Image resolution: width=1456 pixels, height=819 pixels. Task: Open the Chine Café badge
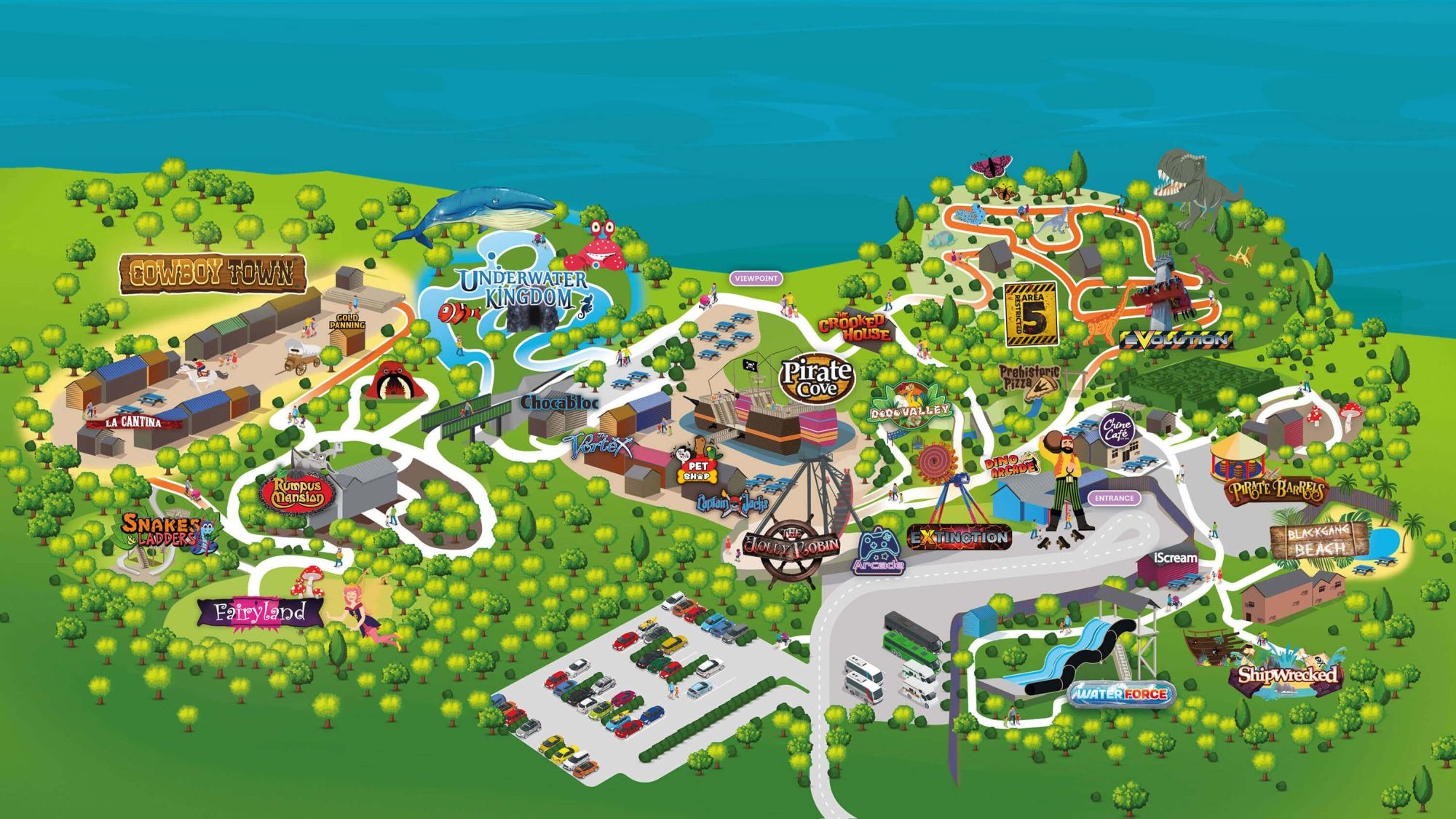[x=1116, y=430]
